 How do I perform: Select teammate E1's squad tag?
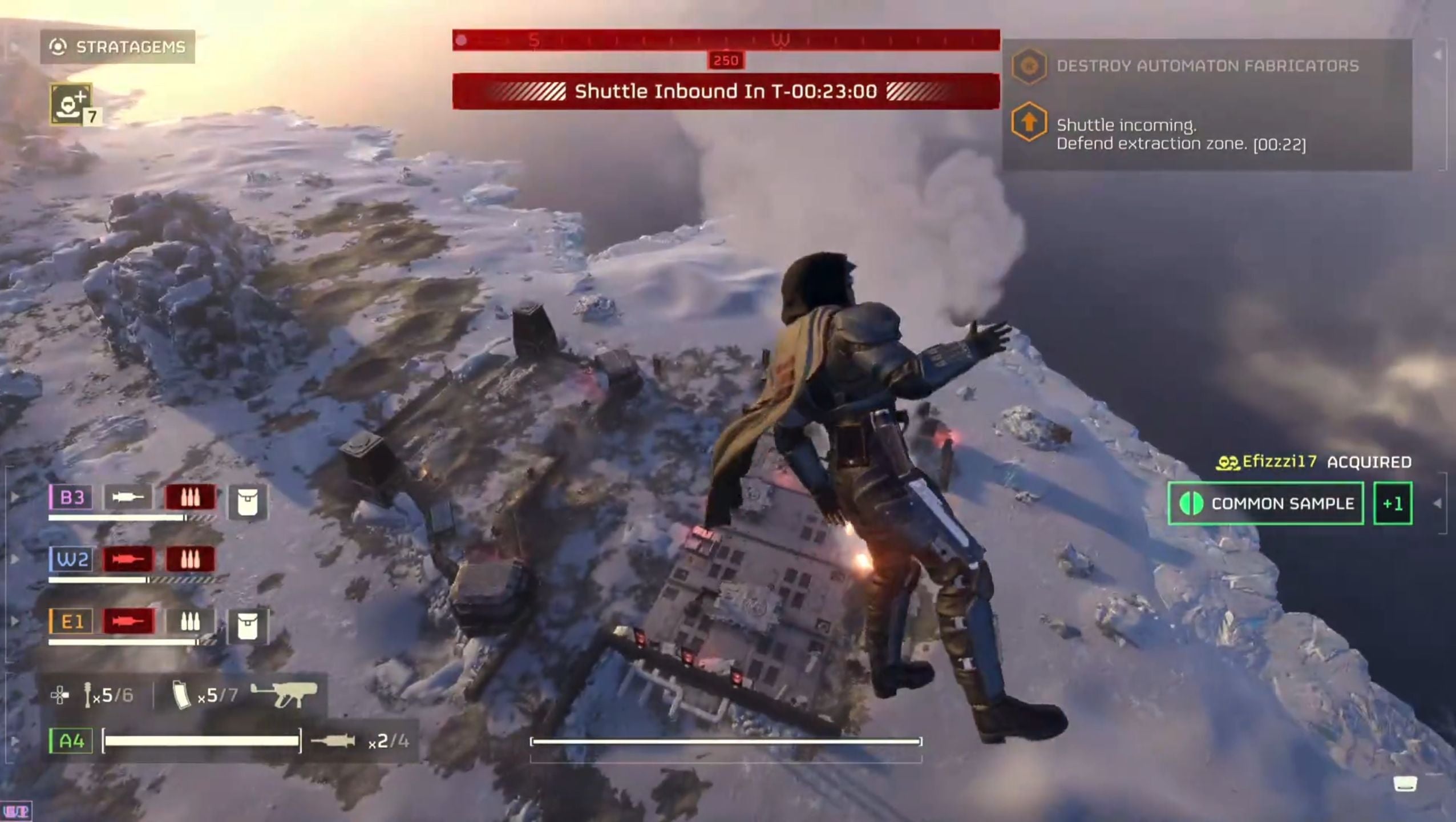(x=71, y=622)
